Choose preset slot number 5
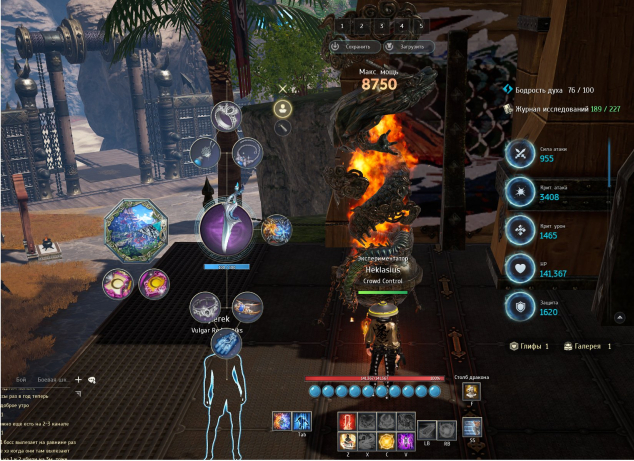Viewport: 634px width, 461px height. click(421, 25)
